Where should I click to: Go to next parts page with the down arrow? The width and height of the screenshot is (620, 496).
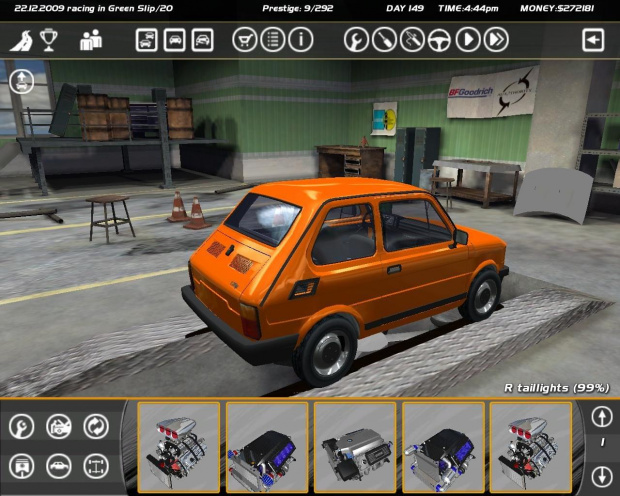click(601, 476)
